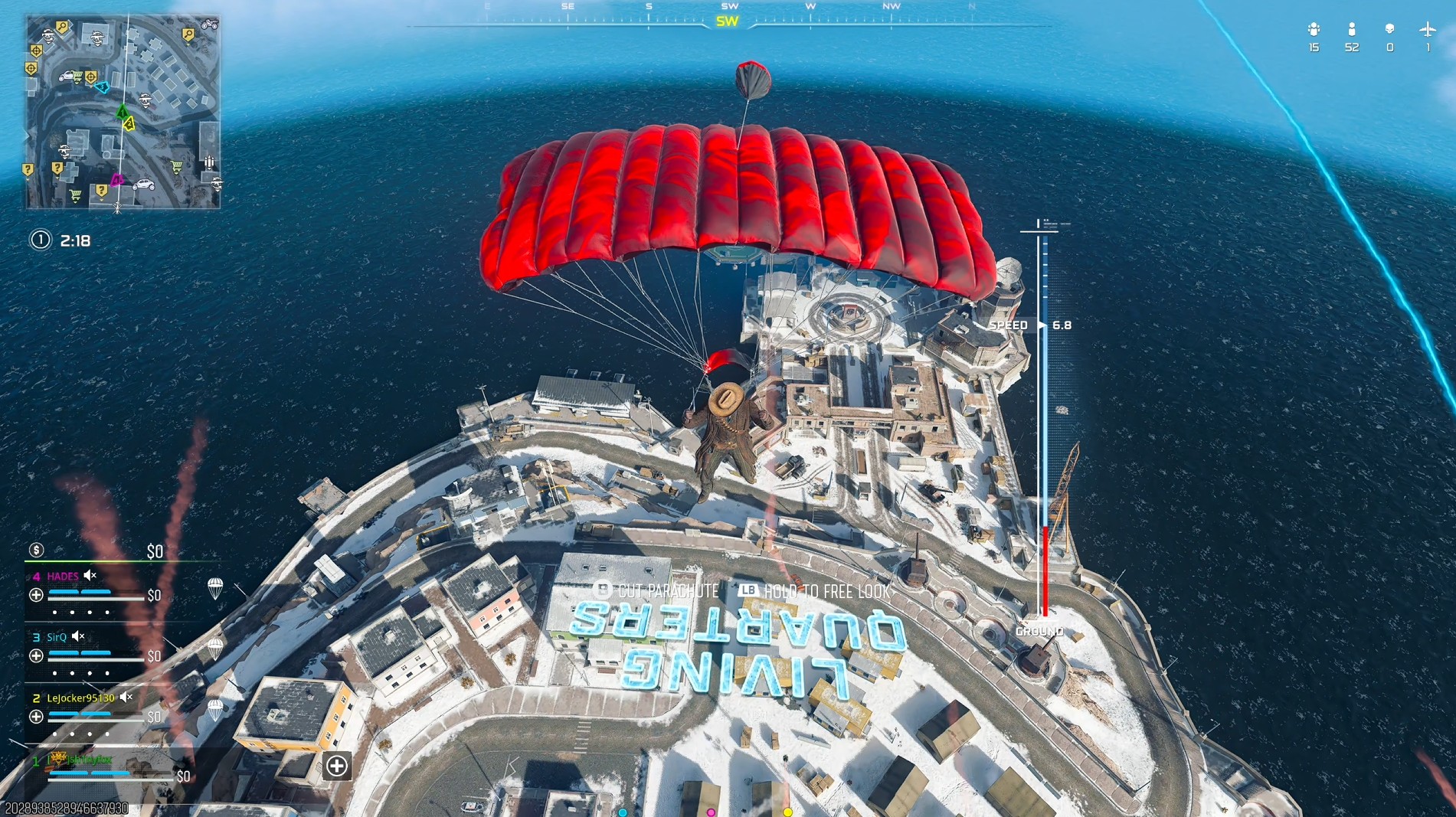Unmute SirQ's voice chat icon
Screen dimensions: 1456x817
77,636
